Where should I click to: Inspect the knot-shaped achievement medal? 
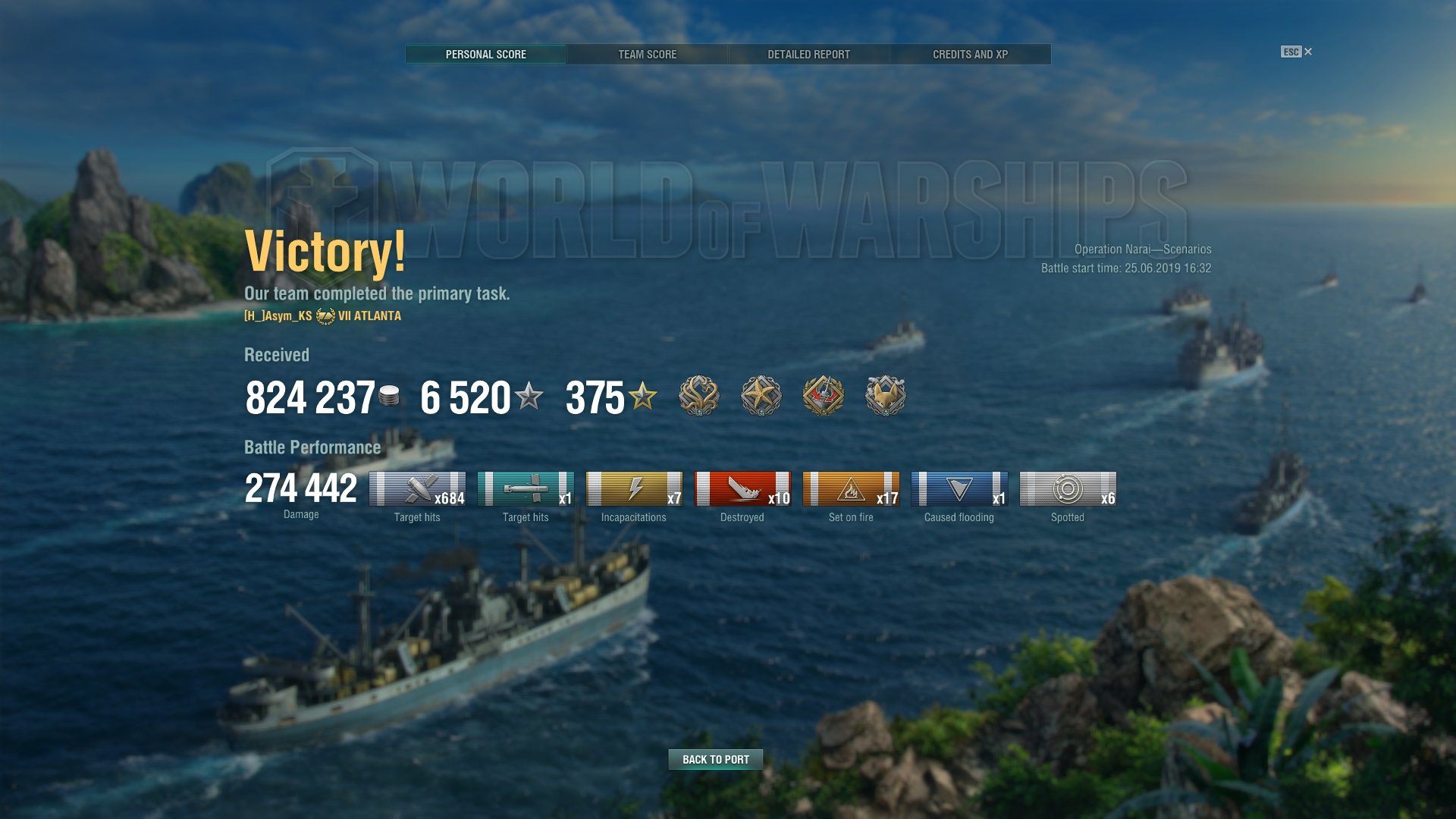coord(698,396)
